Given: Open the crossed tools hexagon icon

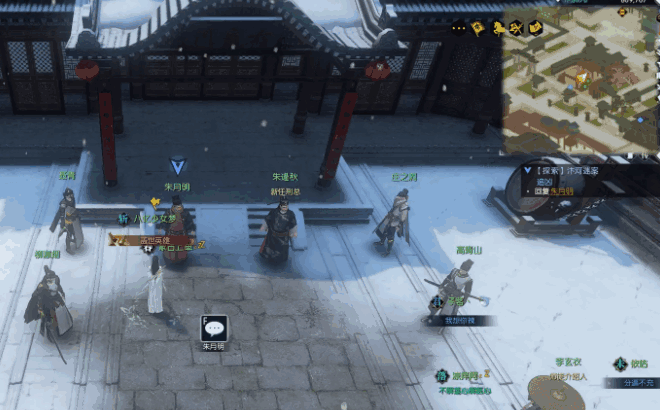Looking at the screenshot, I should click(514, 28).
